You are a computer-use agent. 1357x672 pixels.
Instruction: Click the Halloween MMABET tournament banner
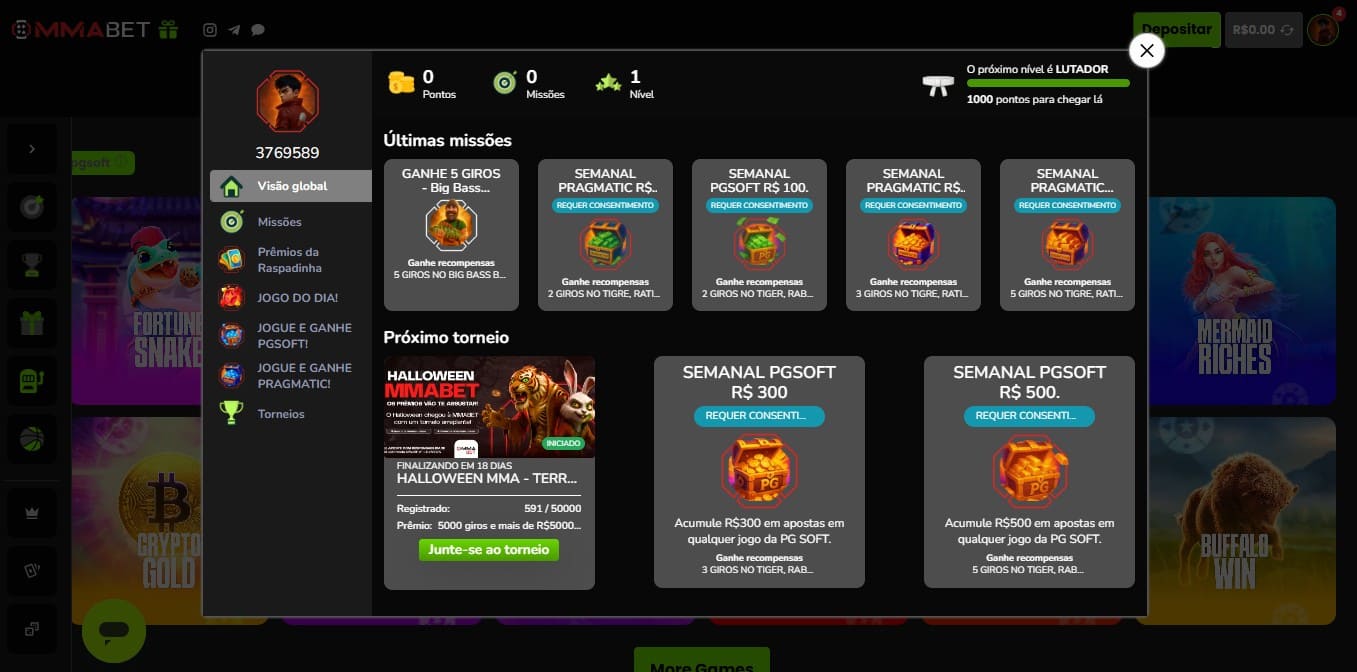click(x=489, y=407)
